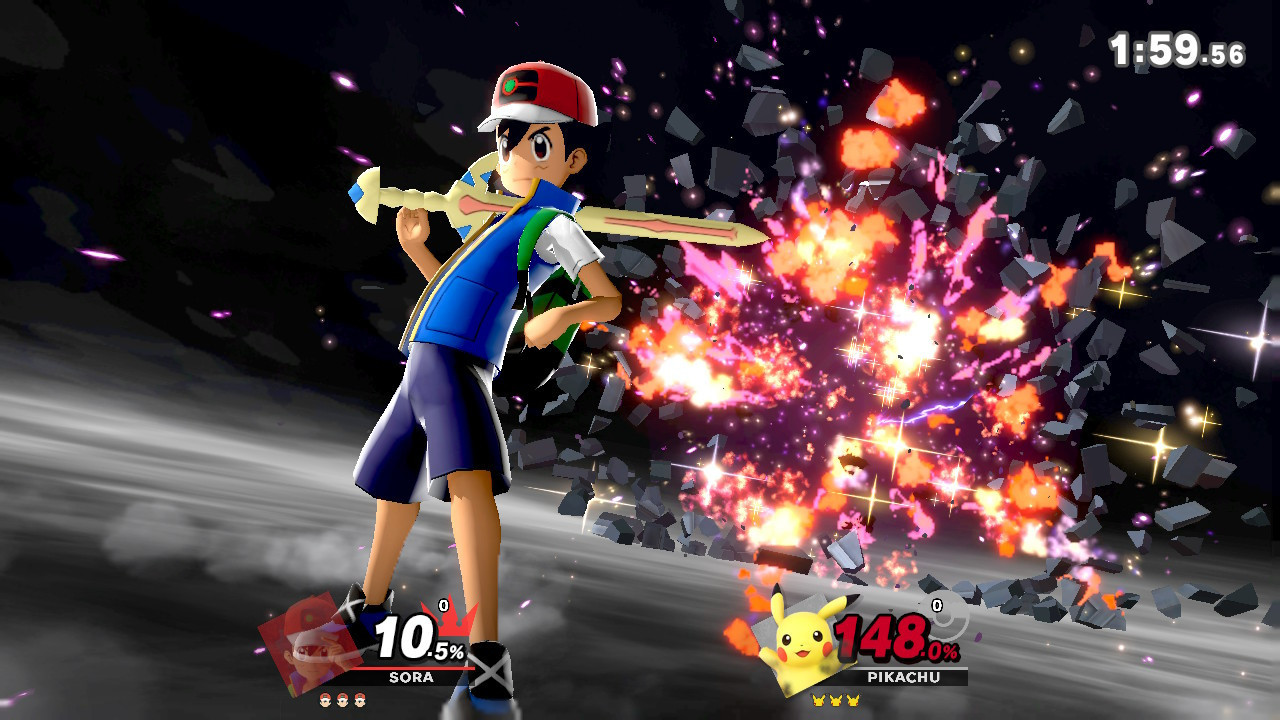This screenshot has height=720, width=1280.
Task: Select the SORA name label
Action: coord(410,676)
